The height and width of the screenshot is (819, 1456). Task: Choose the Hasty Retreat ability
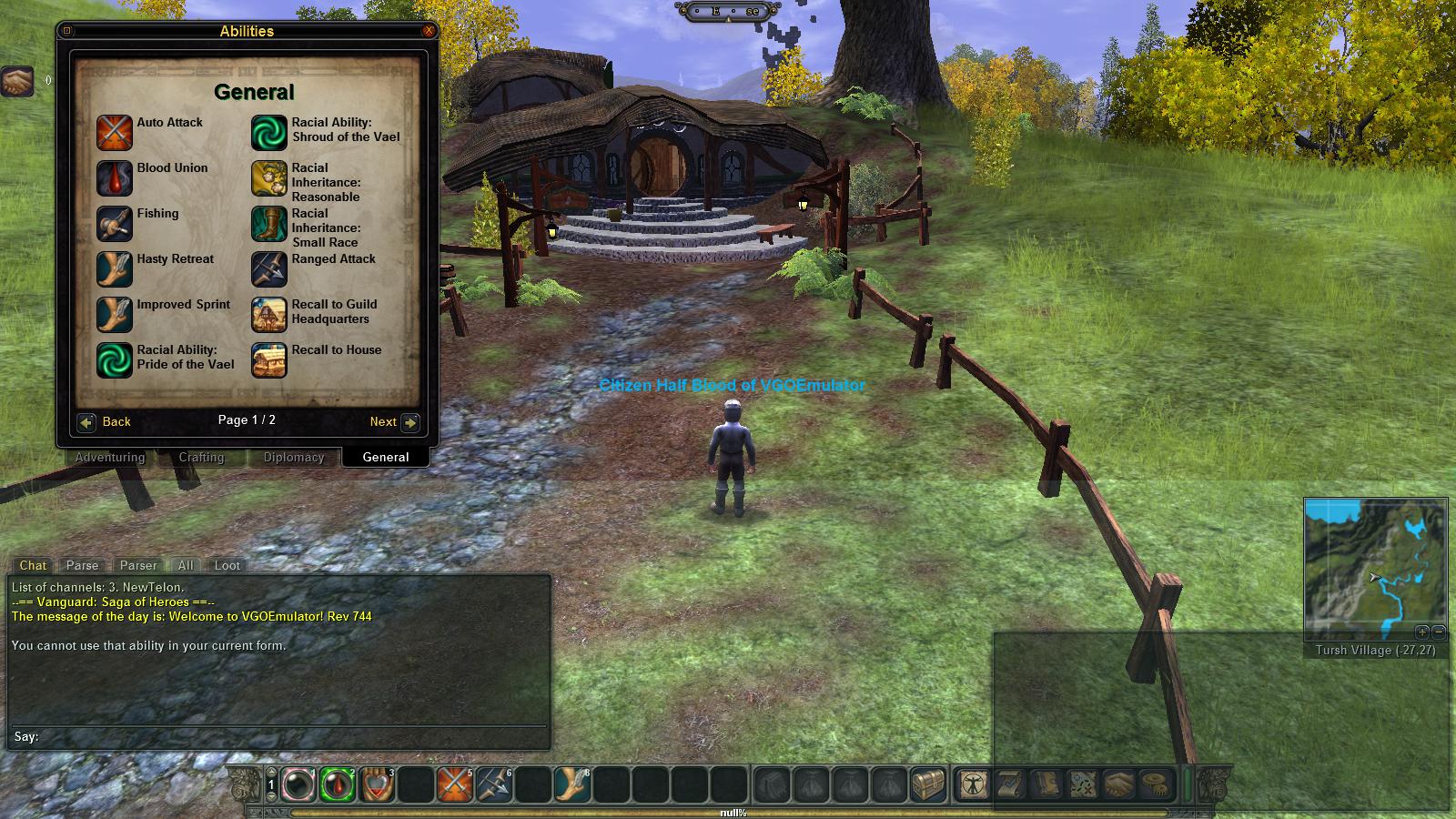115,269
